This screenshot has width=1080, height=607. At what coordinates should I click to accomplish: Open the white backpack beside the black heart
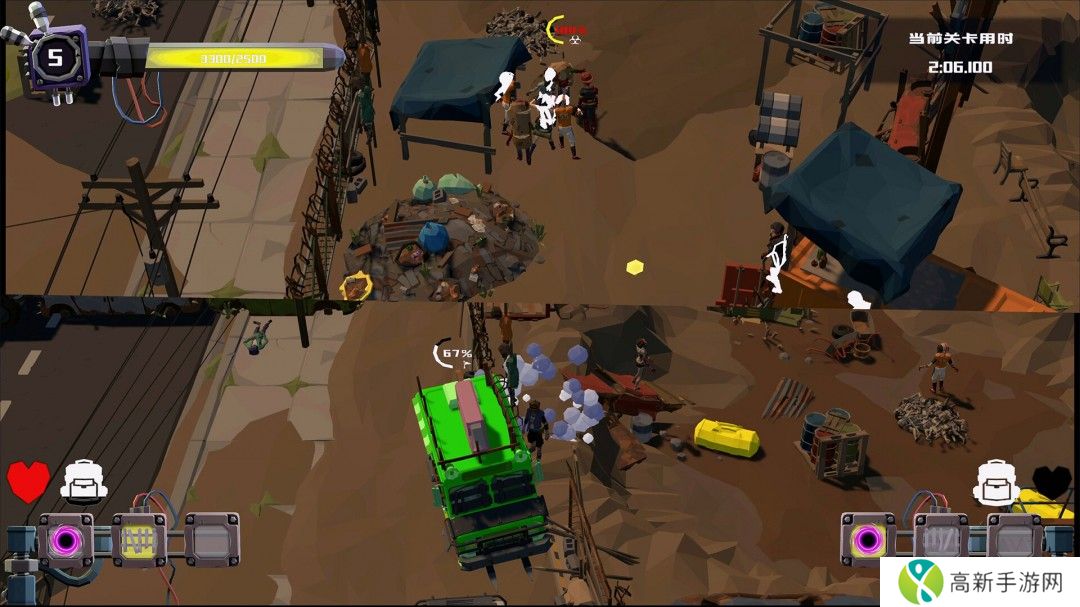pos(996,482)
